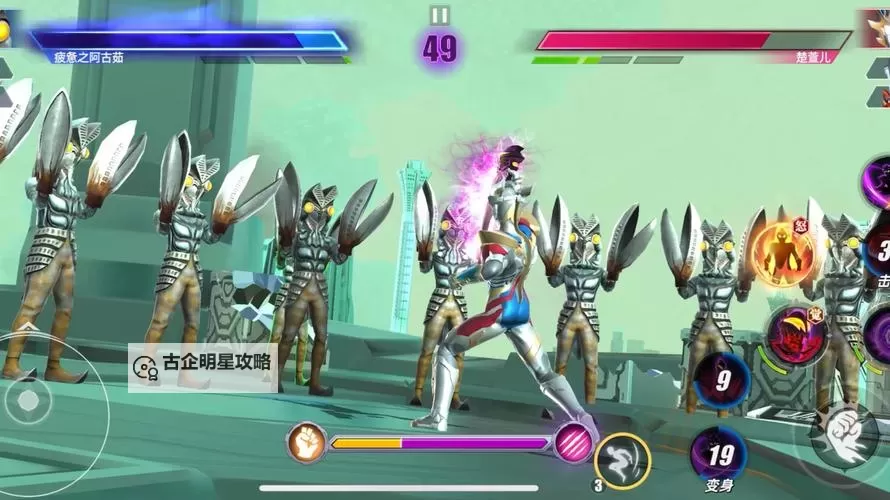Use the red awakening skill icon

pos(796,335)
